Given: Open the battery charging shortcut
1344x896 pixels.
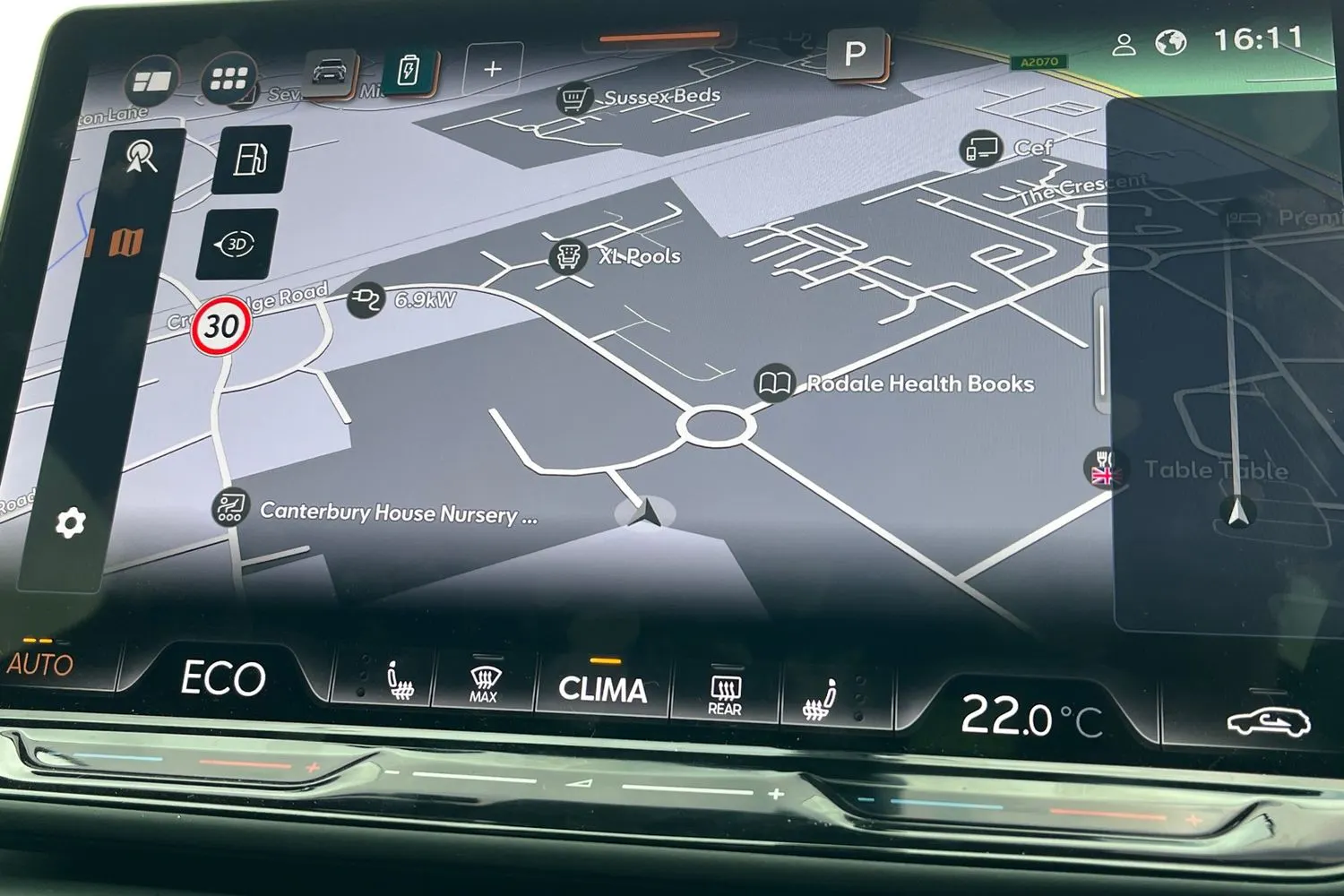Looking at the screenshot, I should [x=409, y=69].
